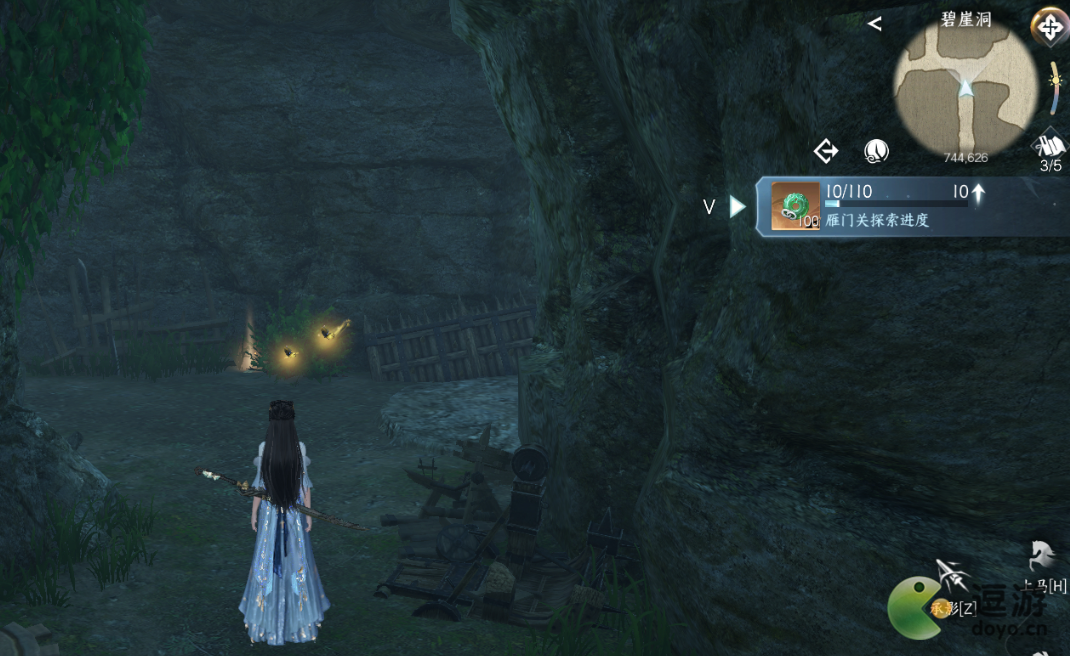The height and width of the screenshot is (656, 1070).
Task: Activate the round cloud-and-feather icon
Action: pyautogui.click(x=876, y=151)
